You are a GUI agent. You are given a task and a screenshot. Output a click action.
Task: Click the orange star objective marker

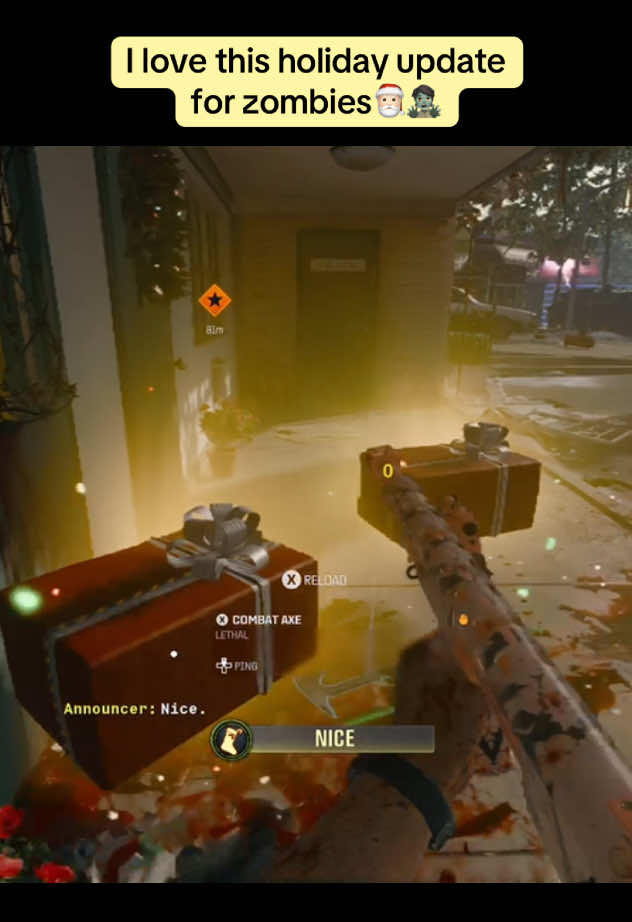pyautogui.click(x=214, y=299)
